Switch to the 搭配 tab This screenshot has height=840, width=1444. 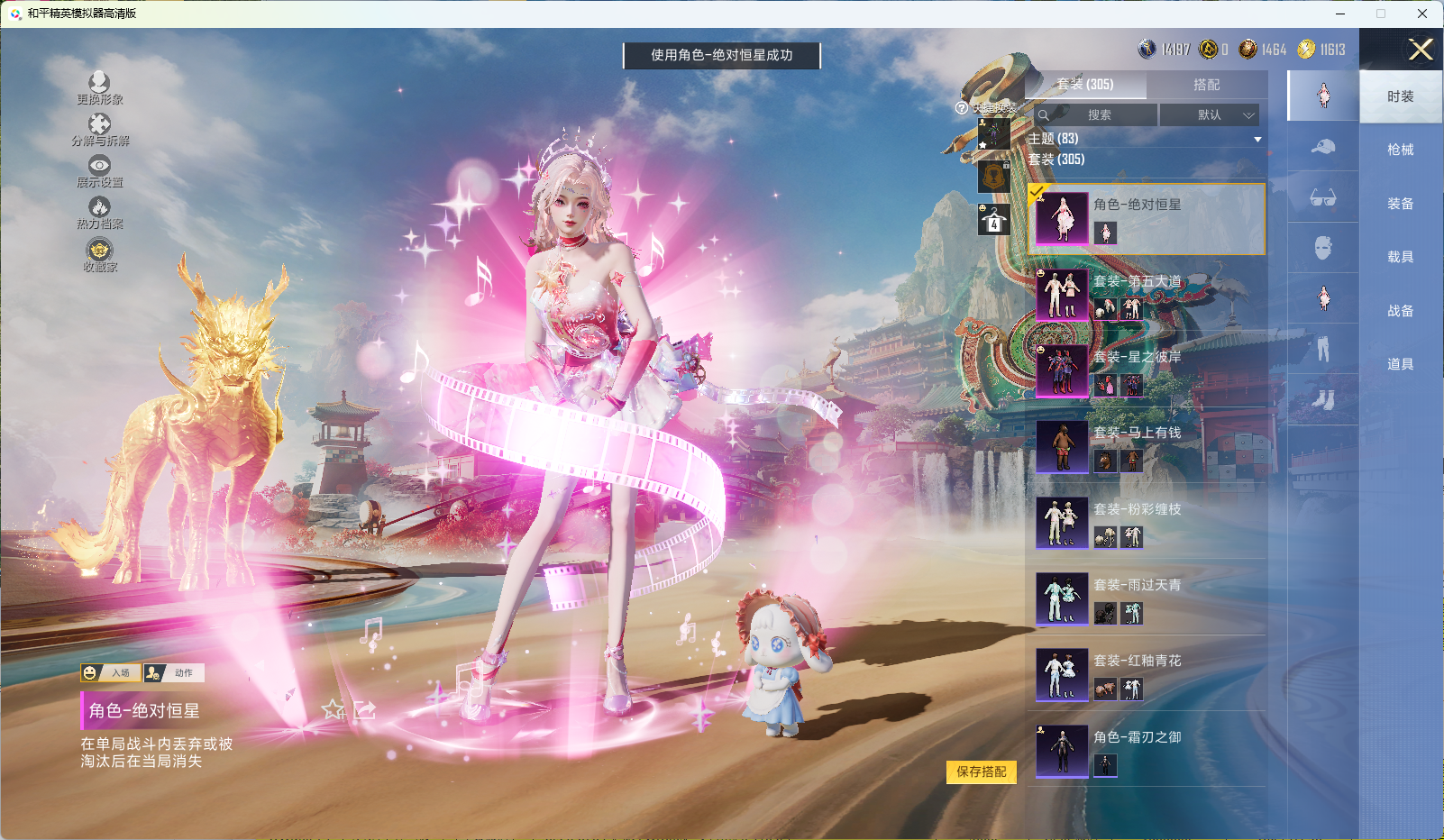1206,85
